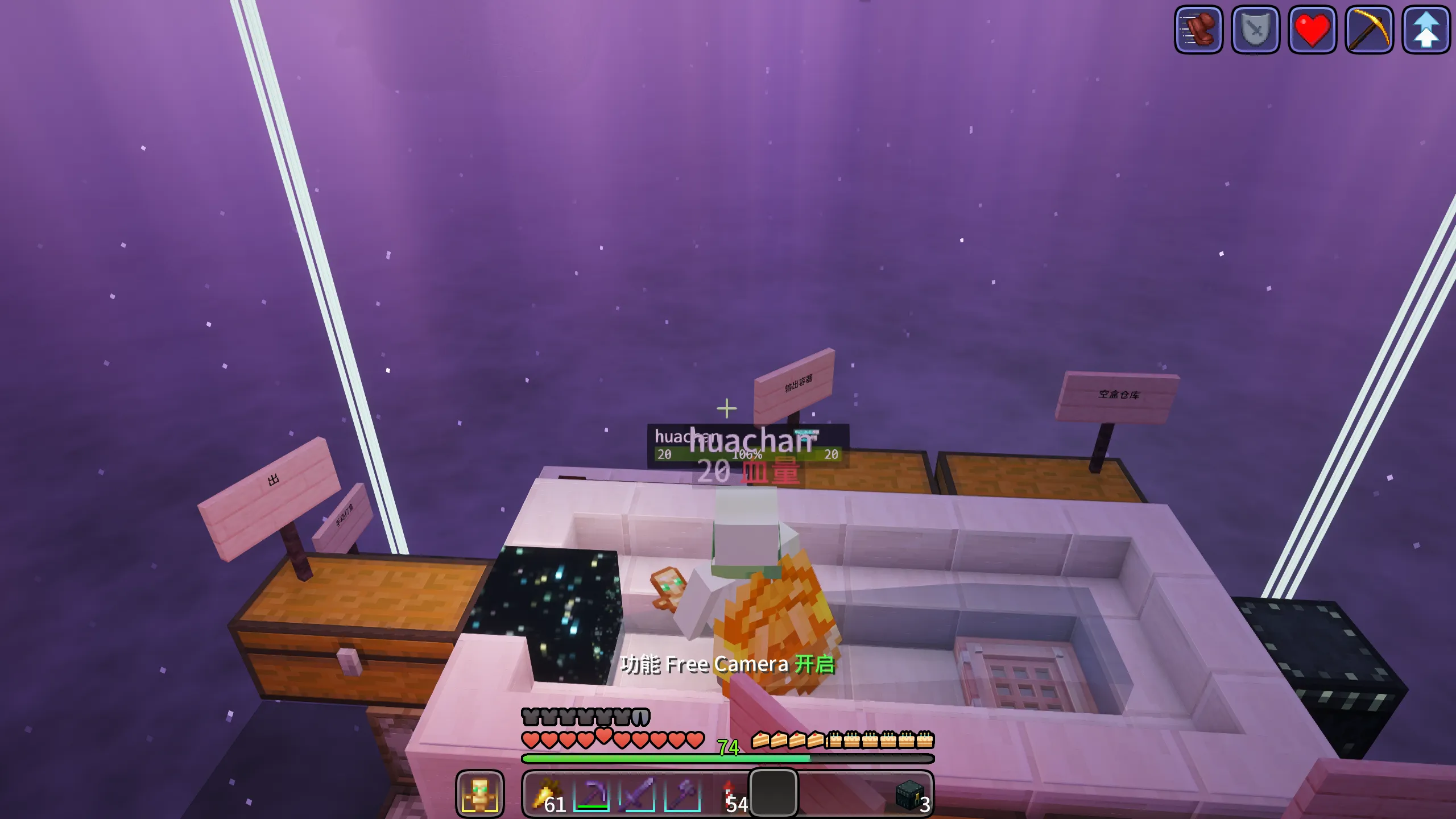Click the red heart status effect icon
Screen dimensions: 1456x819
pyautogui.click(x=1312, y=30)
